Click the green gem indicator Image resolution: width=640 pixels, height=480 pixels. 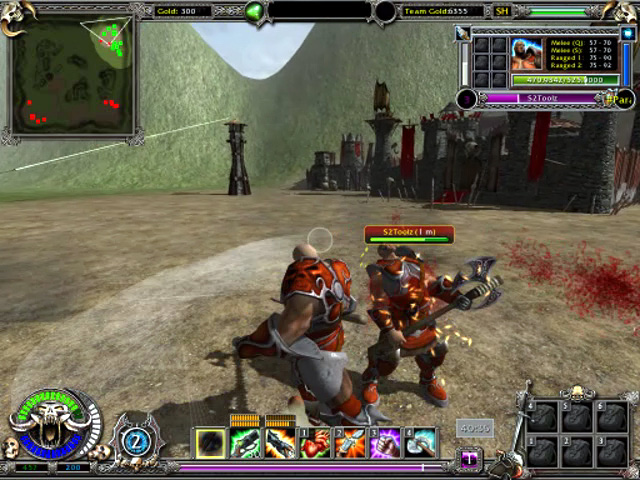tap(255, 12)
